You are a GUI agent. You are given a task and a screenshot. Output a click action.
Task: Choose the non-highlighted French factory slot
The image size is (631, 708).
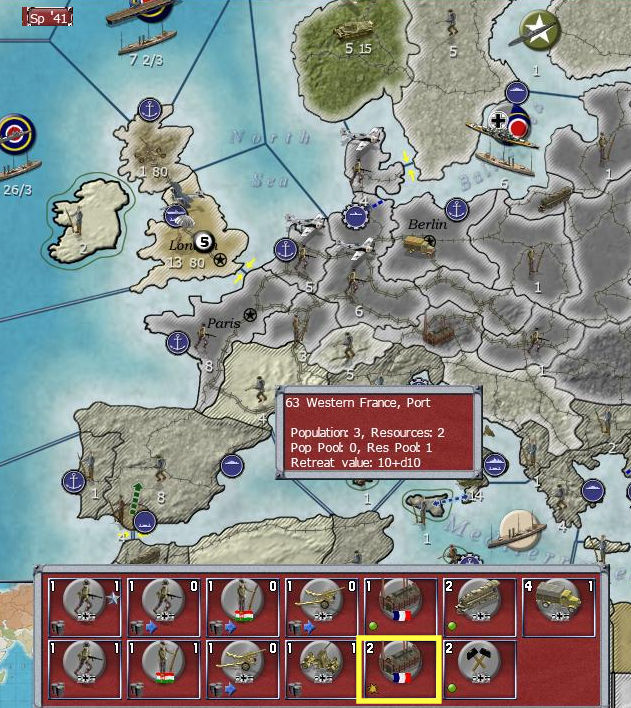tap(400, 603)
